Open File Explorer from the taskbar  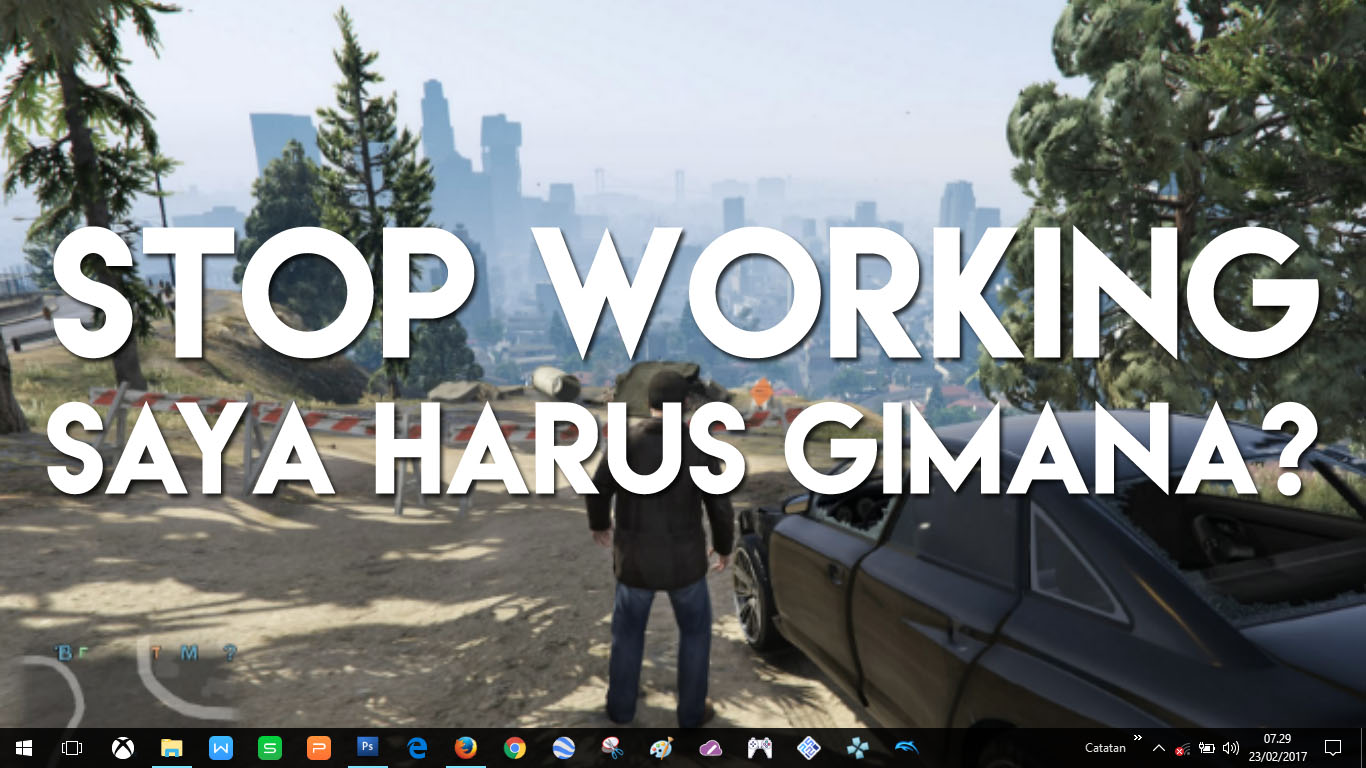point(171,748)
